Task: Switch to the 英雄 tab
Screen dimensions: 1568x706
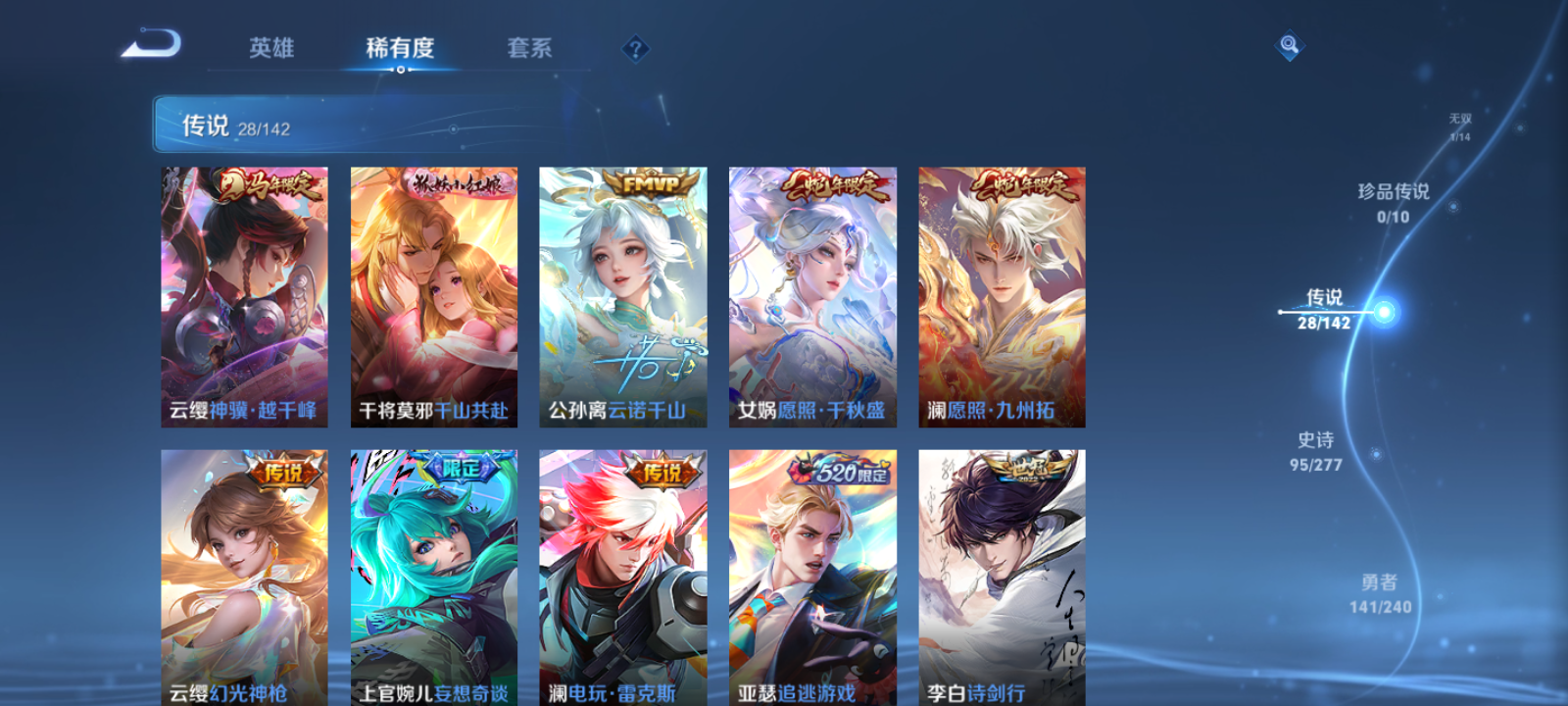Action: pyautogui.click(x=270, y=47)
